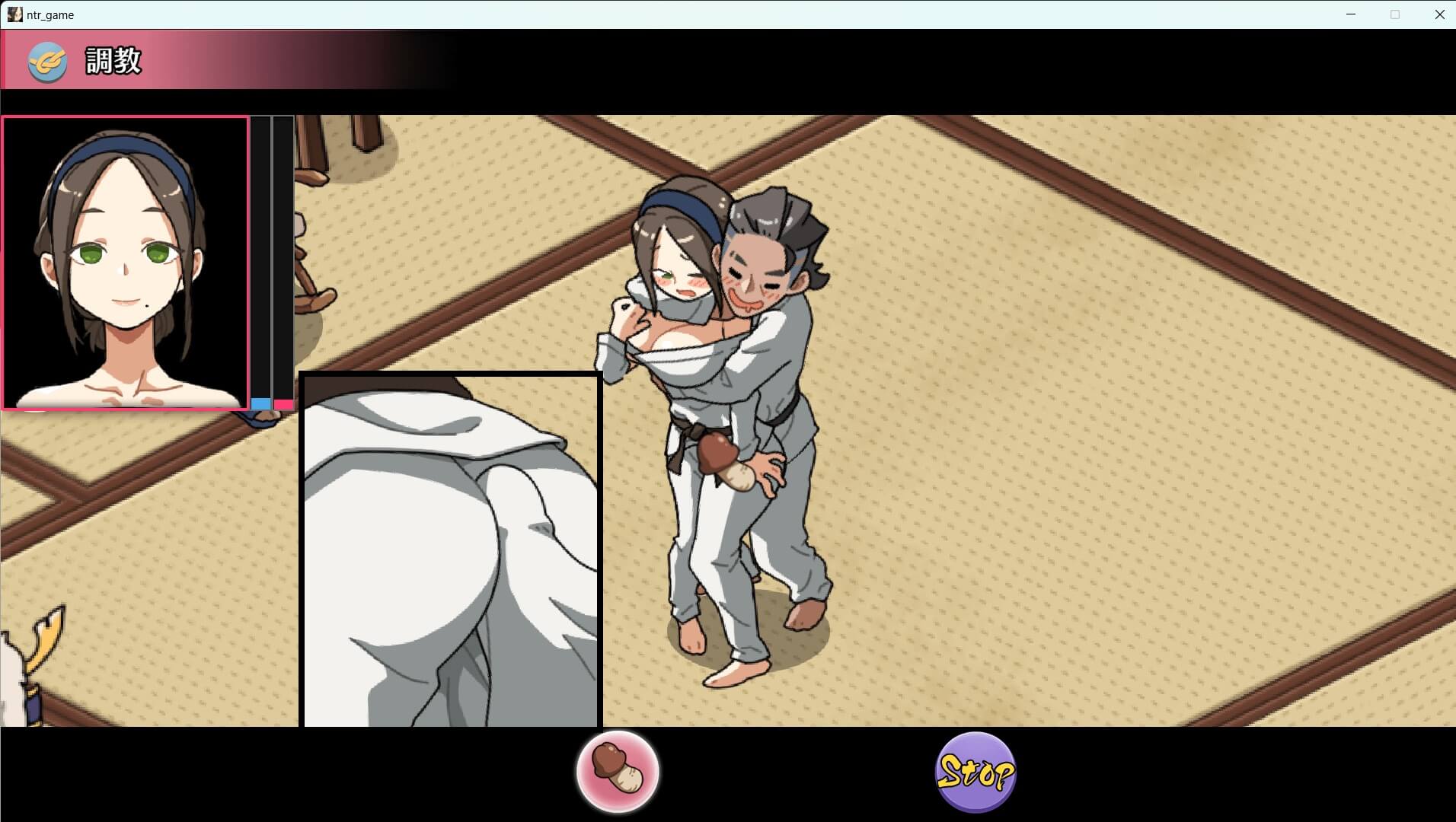
Task: Click the close-up inset panel on the left
Action: point(451,548)
